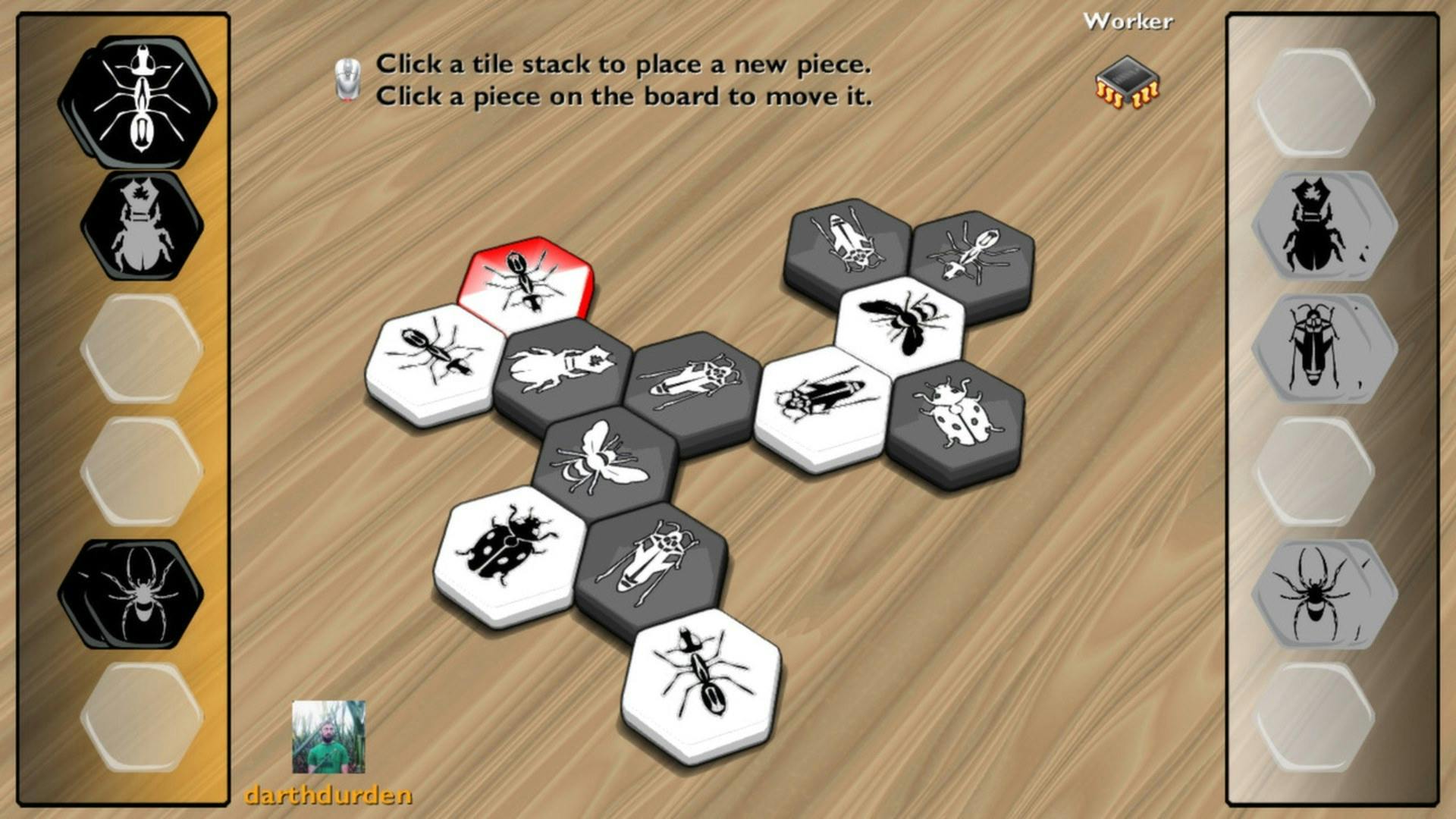Click the Worker AI chip icon
Image resolution: width=1456 pixels, height=819 pixels.
coord(1128,82)
